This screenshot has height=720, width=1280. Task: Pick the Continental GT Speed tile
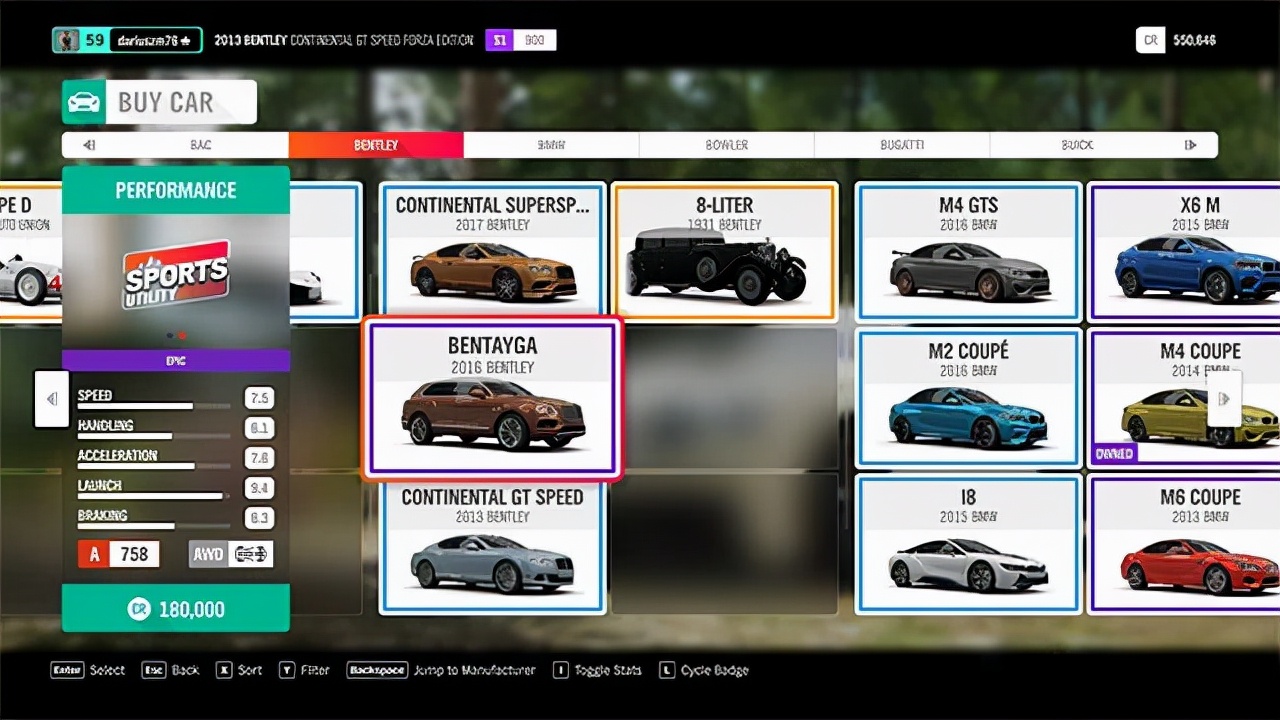(492, 546)
